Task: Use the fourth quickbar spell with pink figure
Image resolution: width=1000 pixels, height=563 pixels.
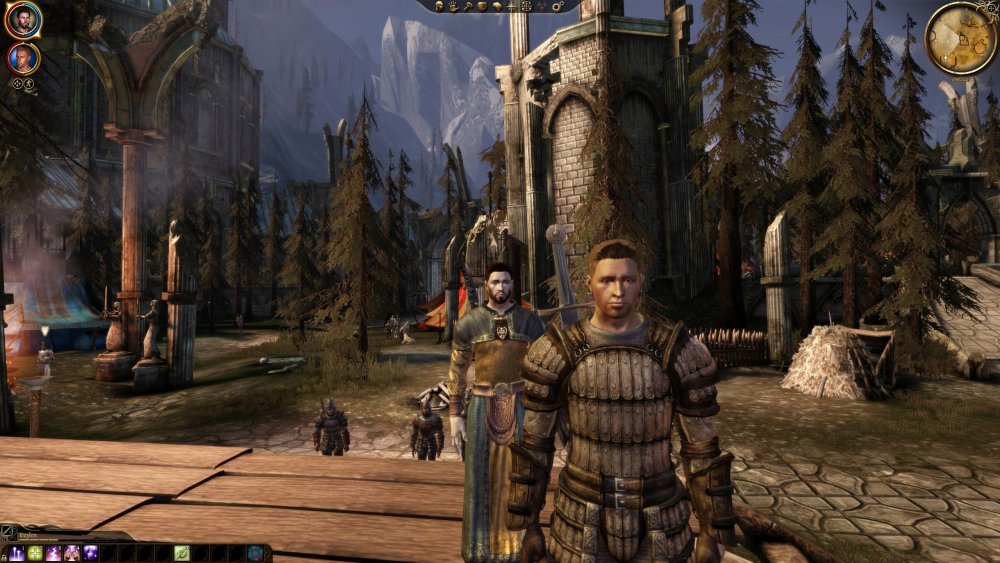Action: [71, 553]
